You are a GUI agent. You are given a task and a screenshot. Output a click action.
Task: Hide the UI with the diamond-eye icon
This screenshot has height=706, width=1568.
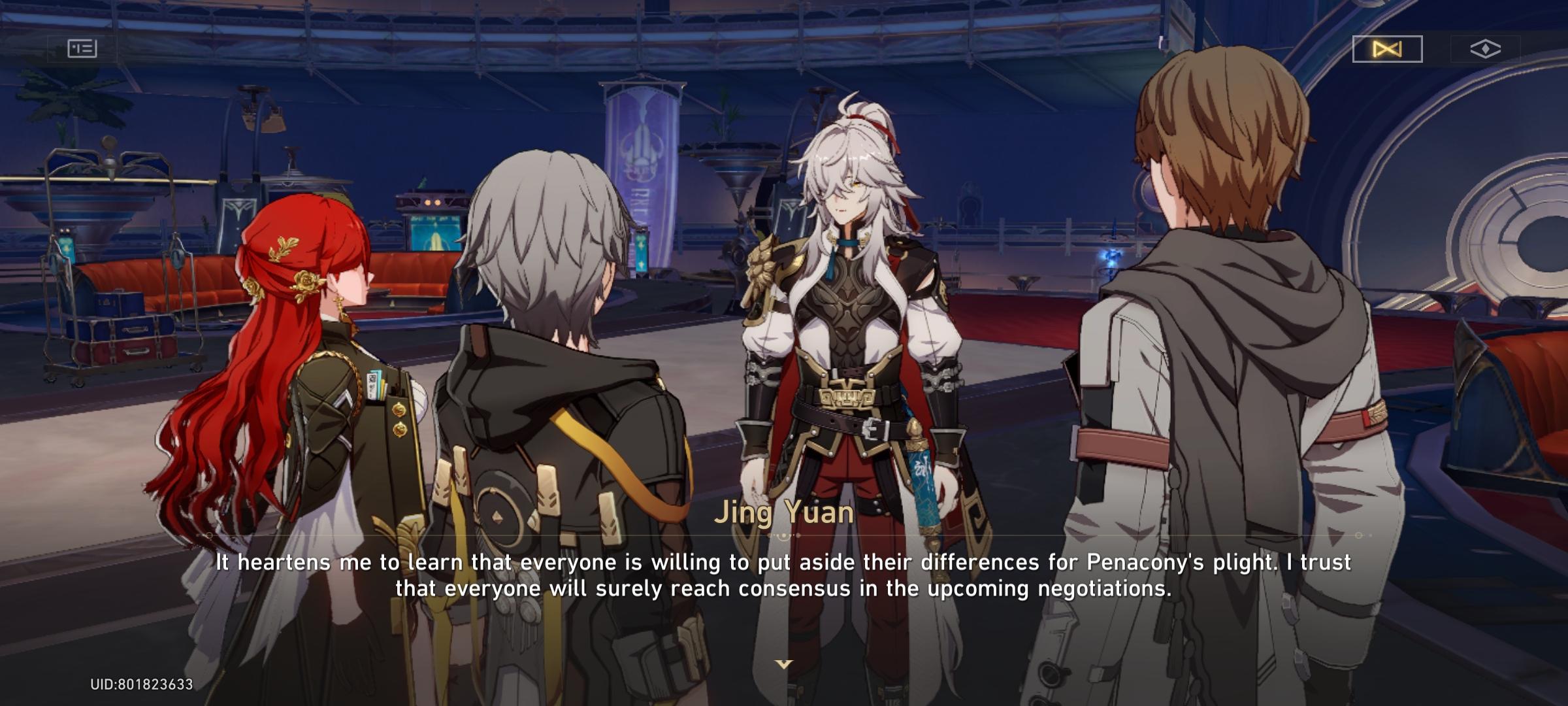[x=1486, y=48]
